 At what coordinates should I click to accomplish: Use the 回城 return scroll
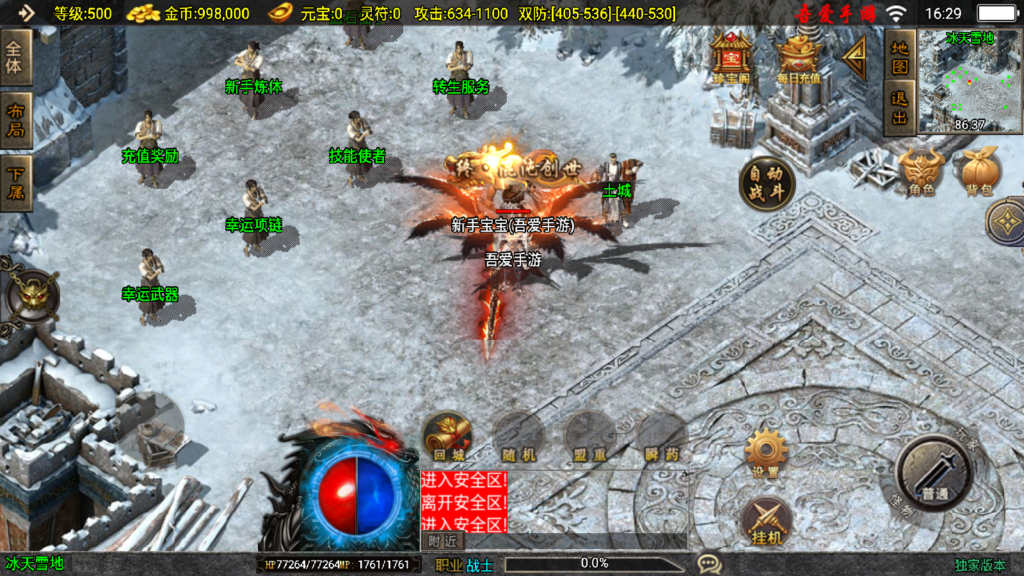click(446, 437)
